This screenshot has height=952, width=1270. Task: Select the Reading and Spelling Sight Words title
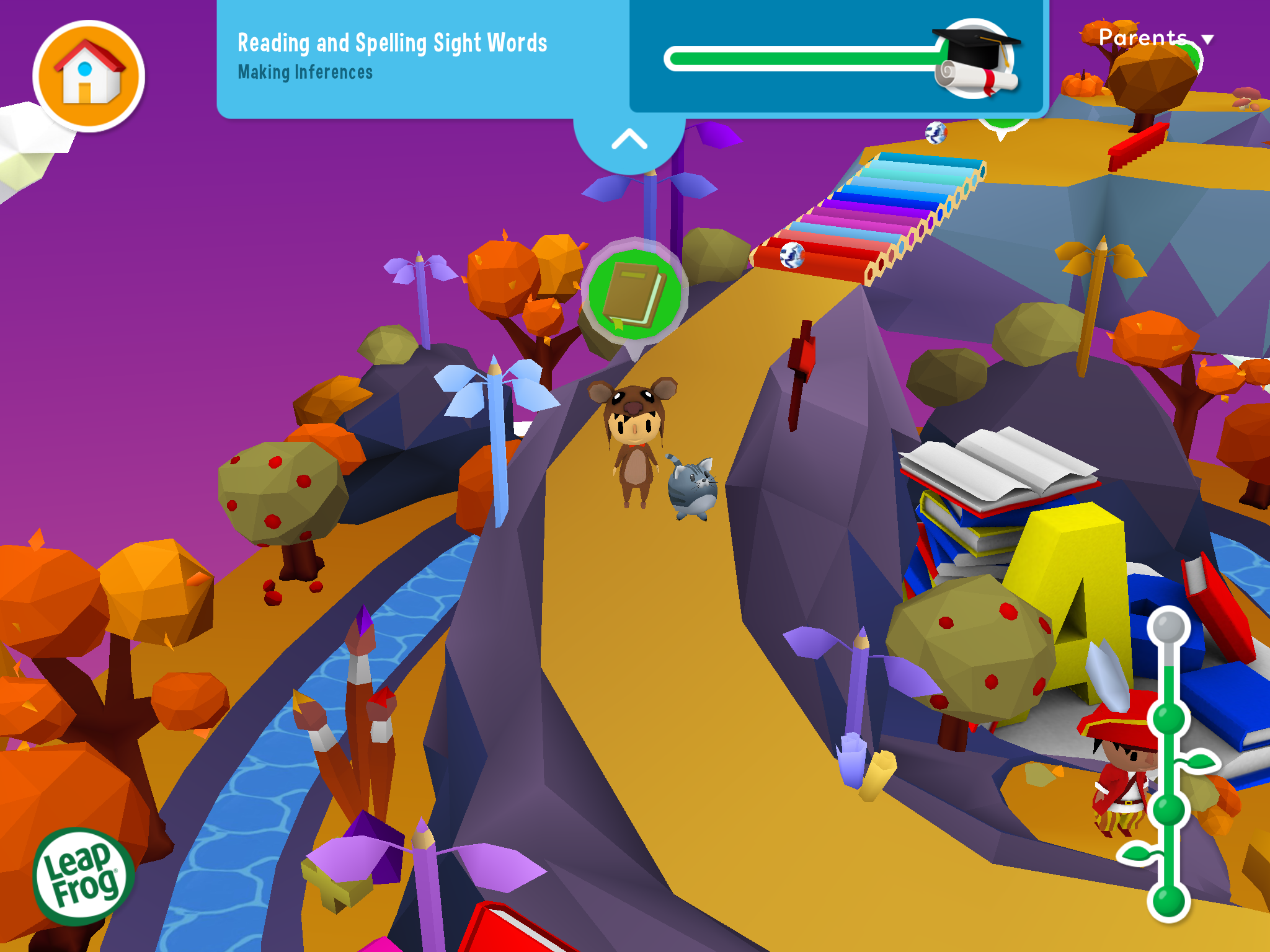point(392,42)
